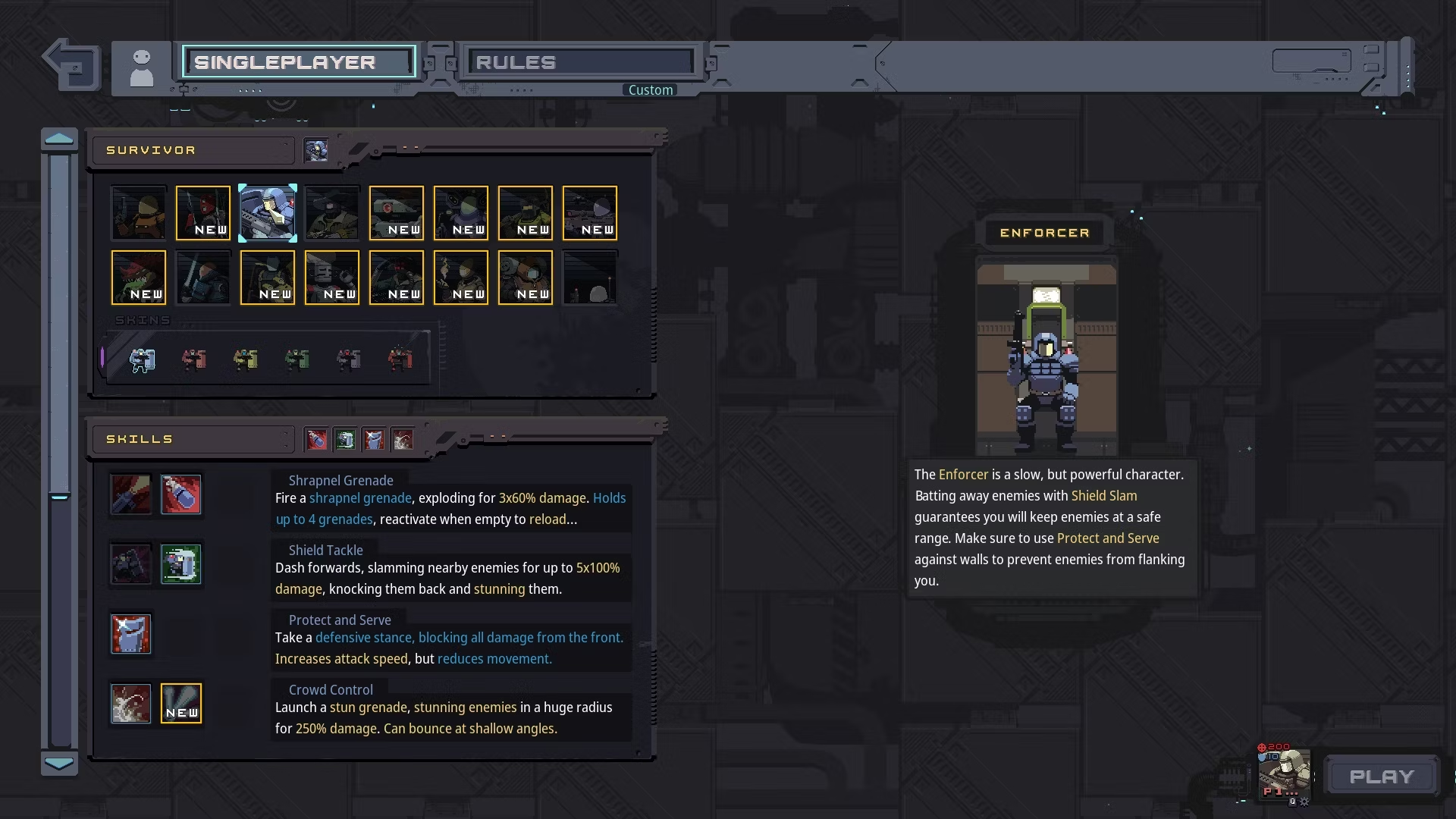Select the highlighted Enforcer survivor portrait
The image size is (1456, 819).
[x=268, y=213]
